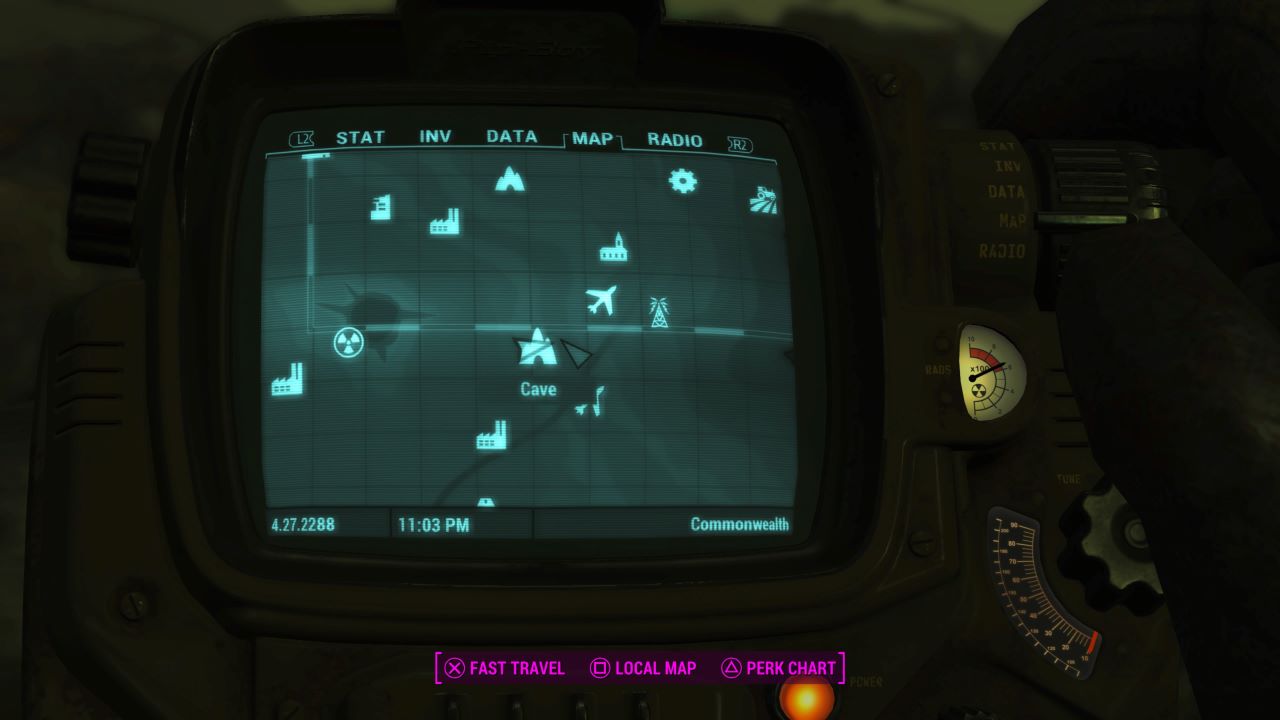This screenshot has width=1280, height=720.
Task: Switch to the INV tab
Action: click(x=437, y=137)
